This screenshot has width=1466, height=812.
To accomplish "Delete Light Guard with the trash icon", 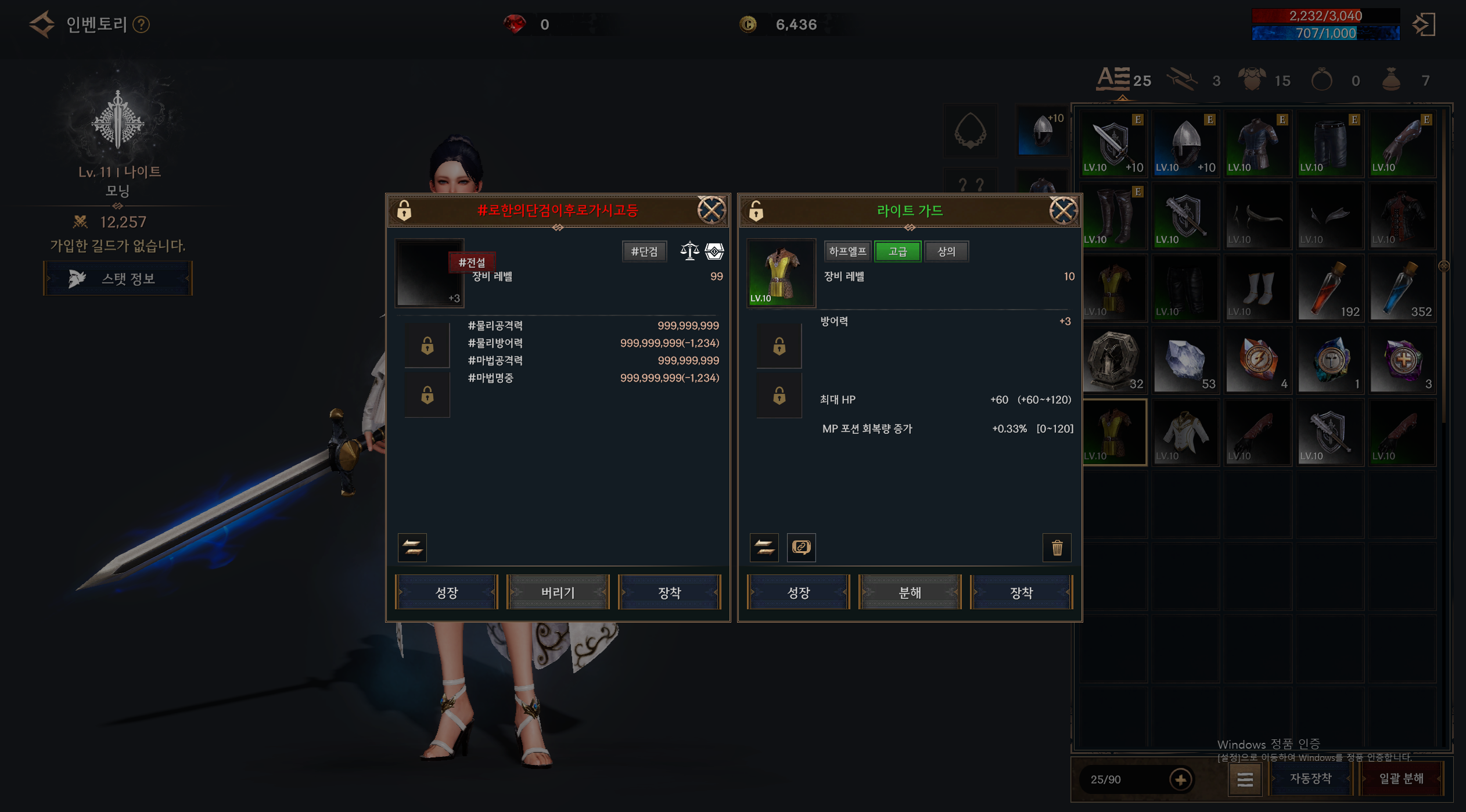I will click(1057, 547).
